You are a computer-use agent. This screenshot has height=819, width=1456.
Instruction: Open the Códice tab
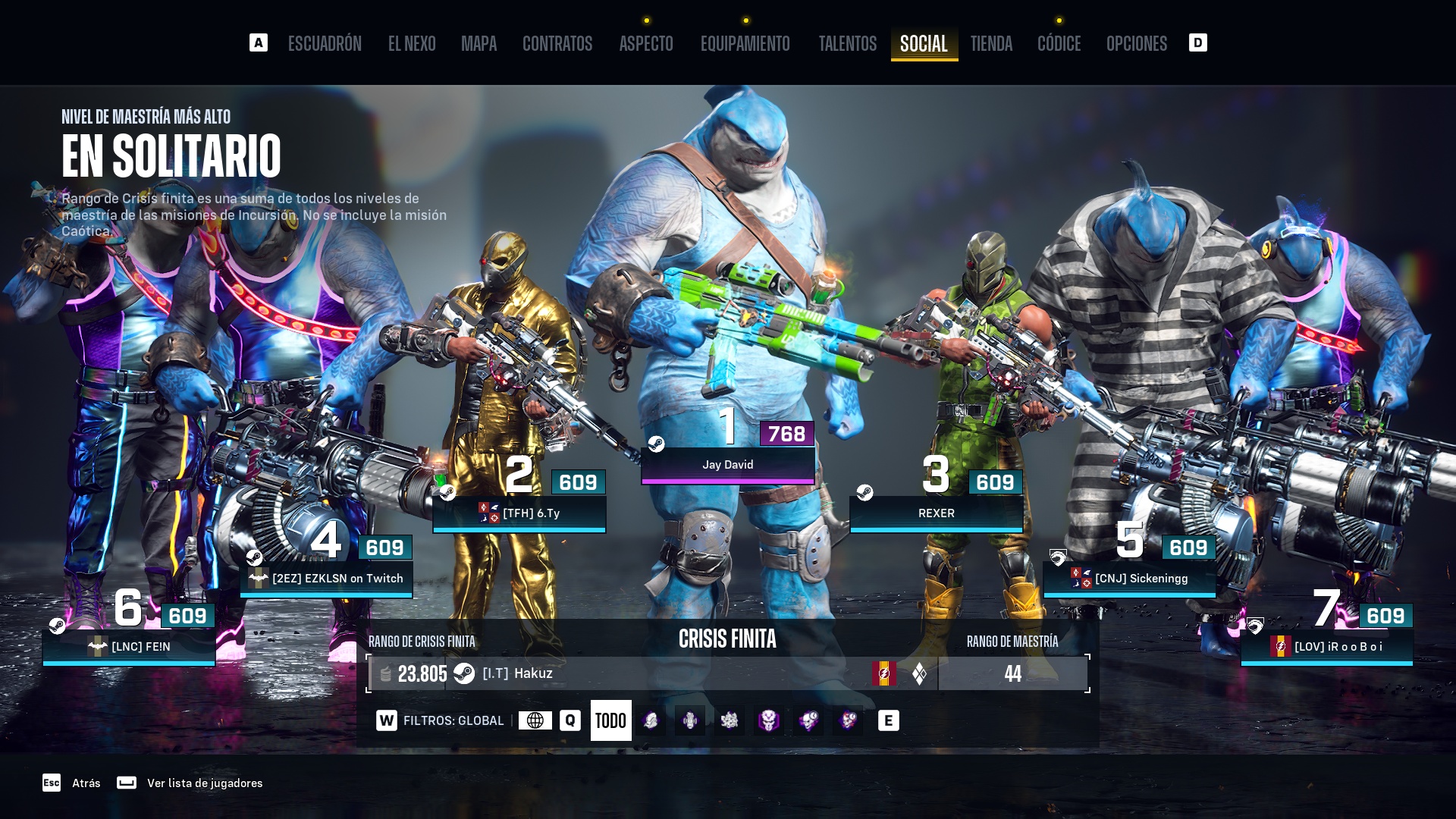[x=1059, y=44]
